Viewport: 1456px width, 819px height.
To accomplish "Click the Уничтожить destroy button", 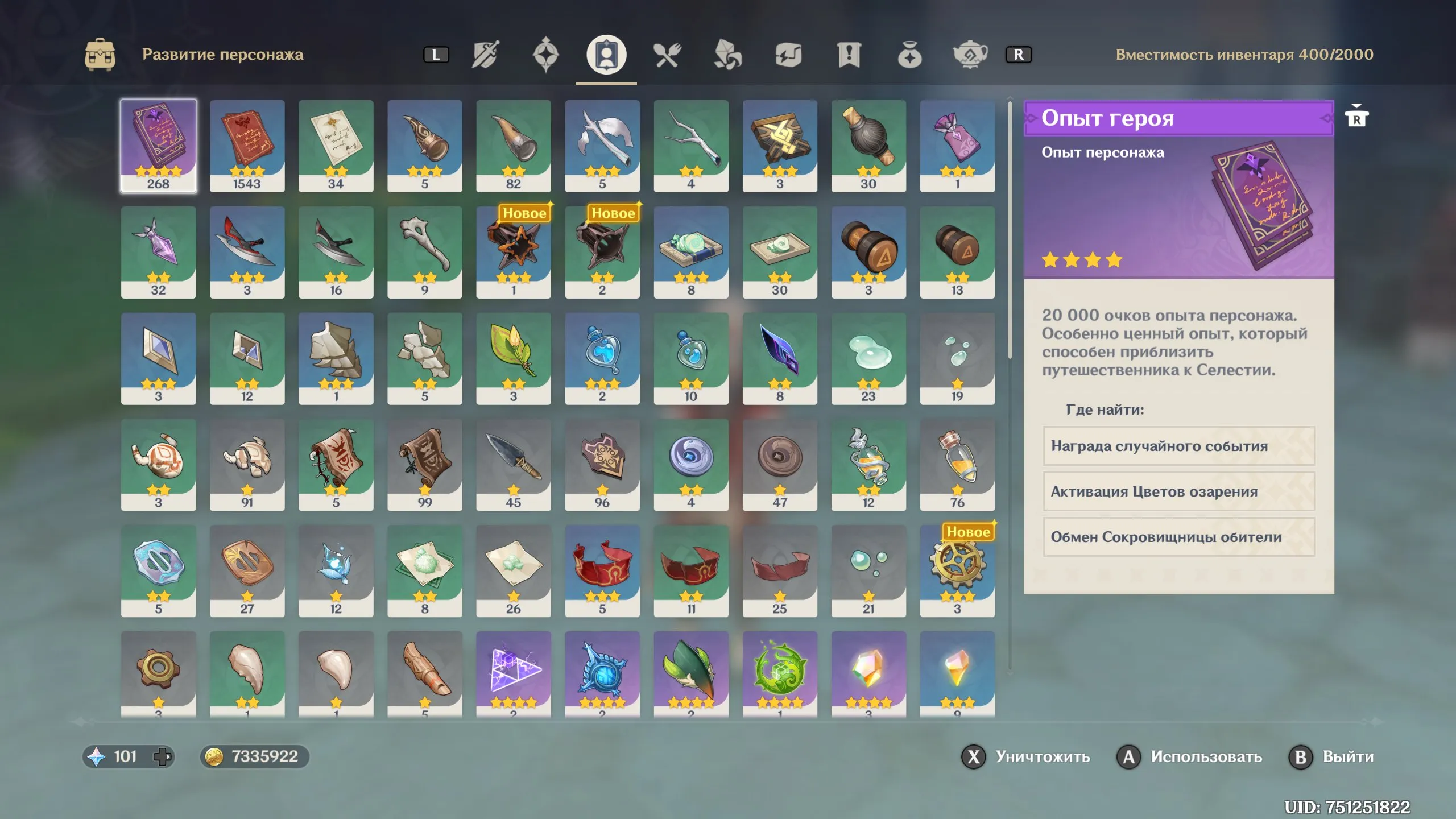I will (x=1025, y=757).
